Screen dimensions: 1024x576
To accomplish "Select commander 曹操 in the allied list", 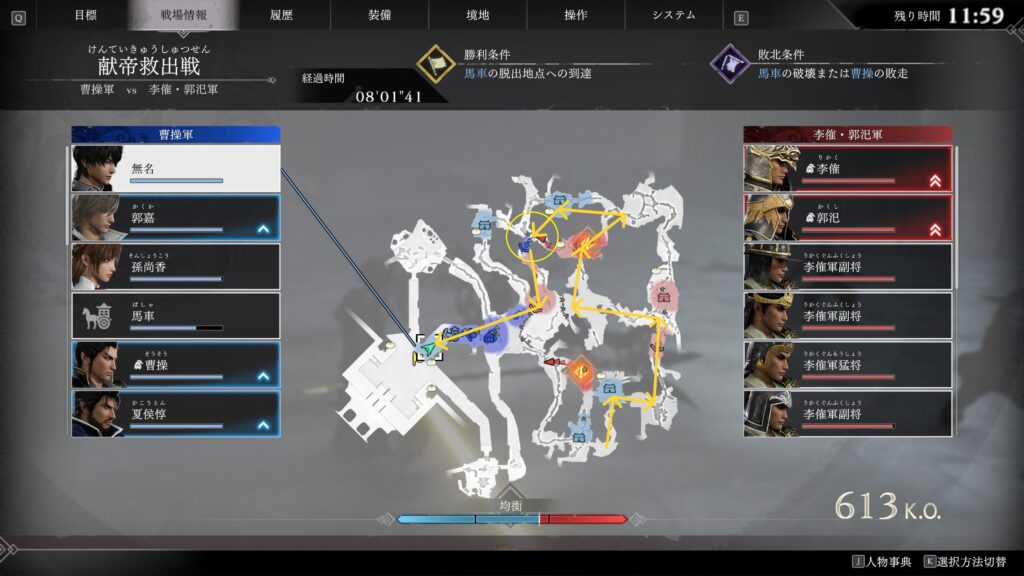I will click(x=175, y=365).
